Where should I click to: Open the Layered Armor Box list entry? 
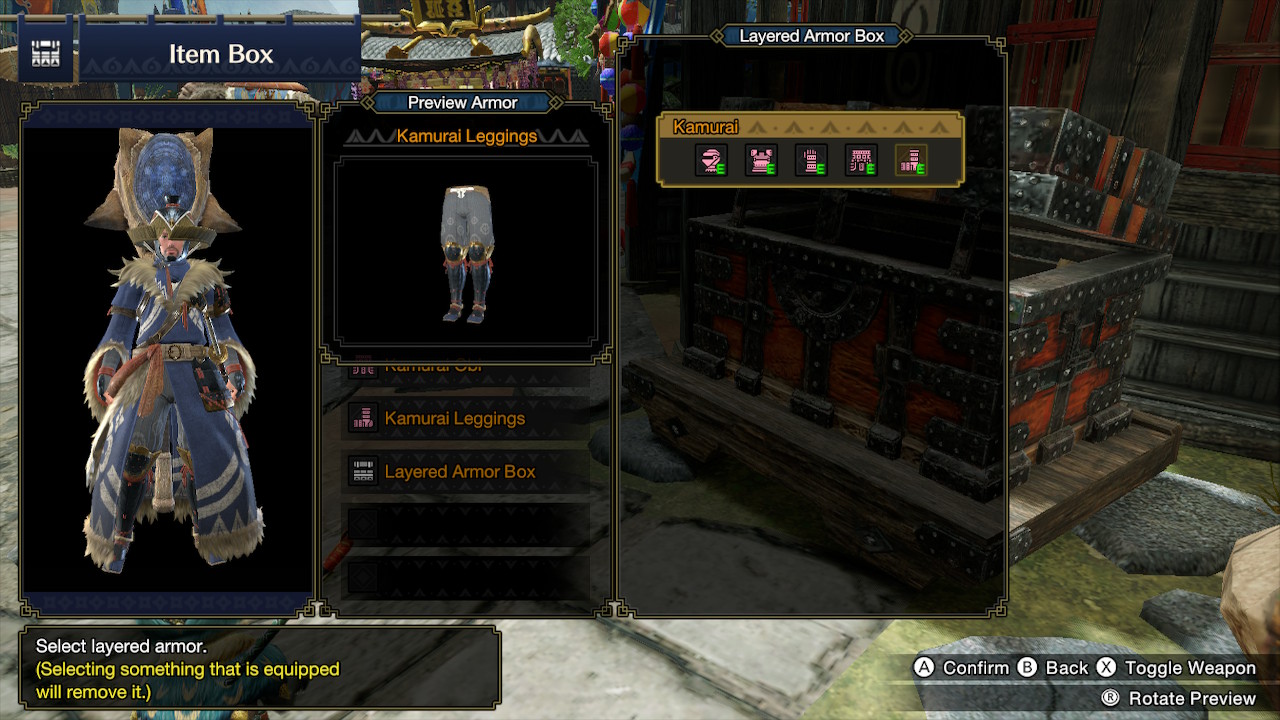point(465,471)
